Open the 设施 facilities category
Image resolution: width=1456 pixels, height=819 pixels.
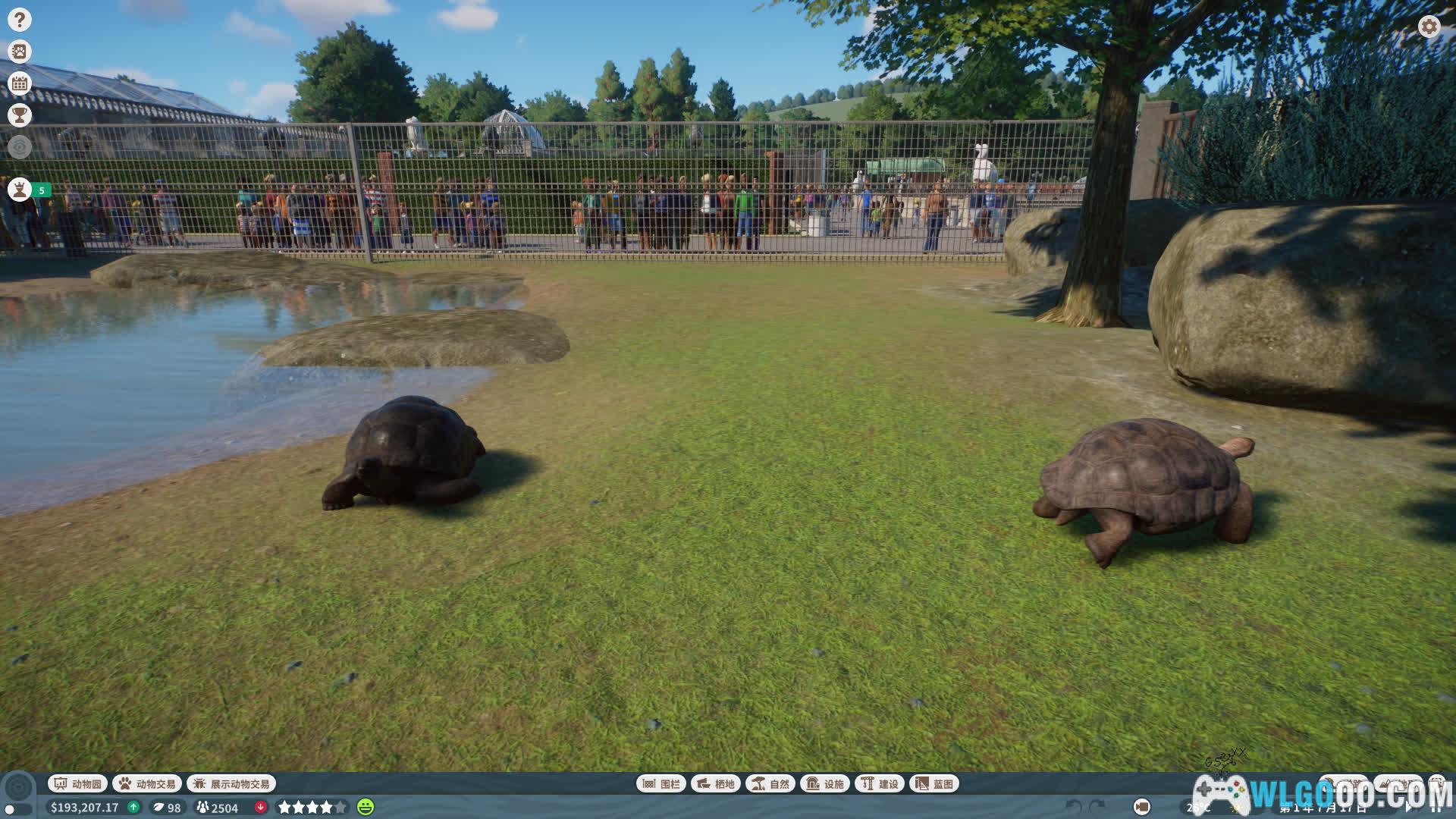point(825,783)
